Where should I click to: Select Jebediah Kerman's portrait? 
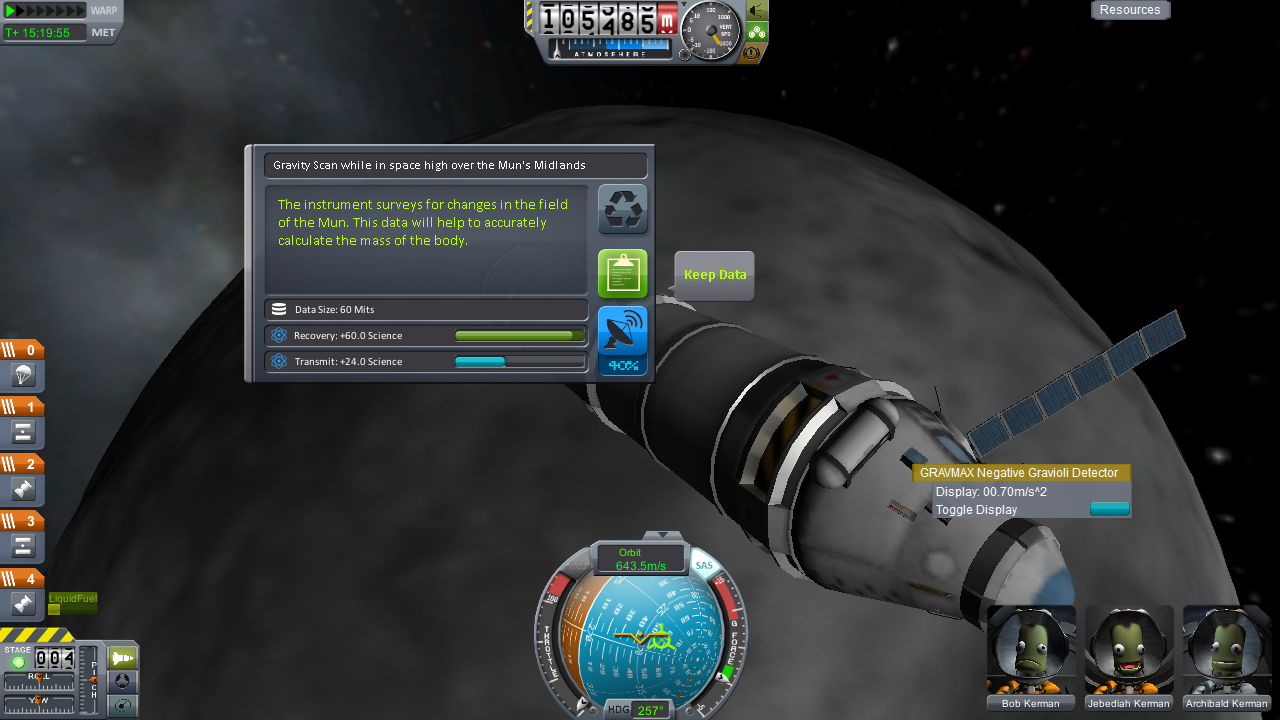click(x=1129, y=650)
